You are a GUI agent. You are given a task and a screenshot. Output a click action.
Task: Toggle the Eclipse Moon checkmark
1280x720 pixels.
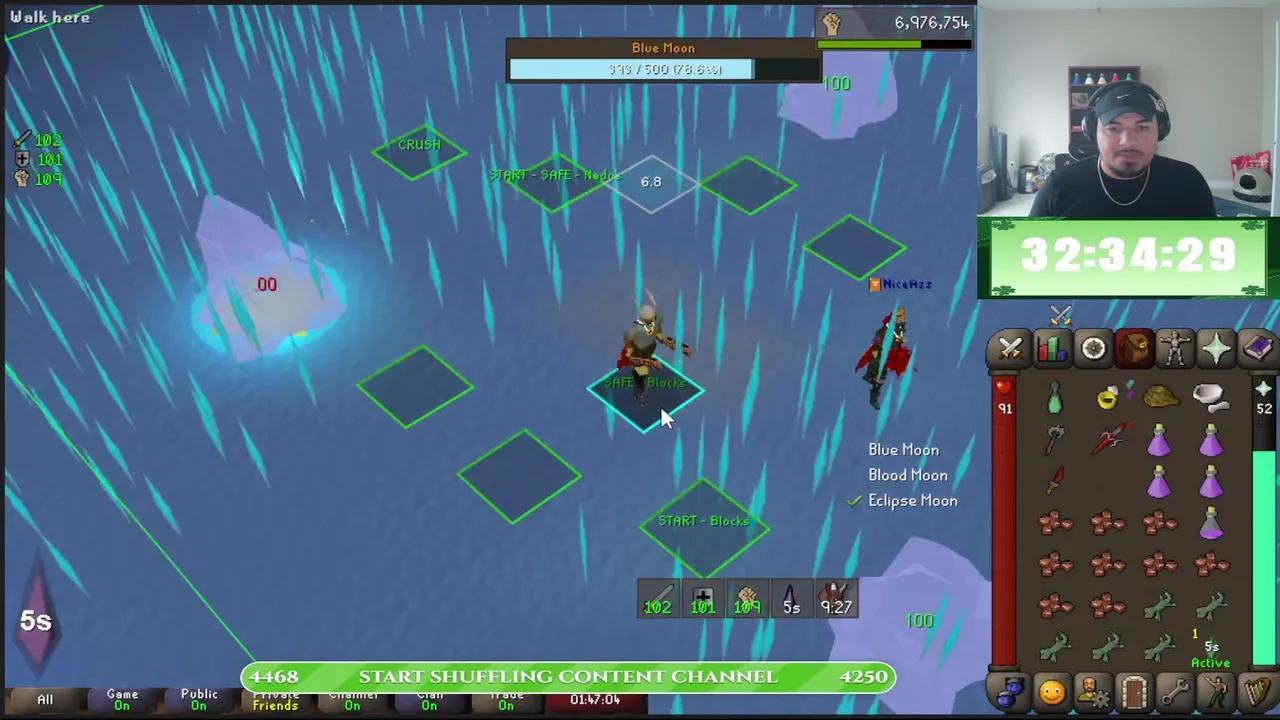tap(853, 500)
